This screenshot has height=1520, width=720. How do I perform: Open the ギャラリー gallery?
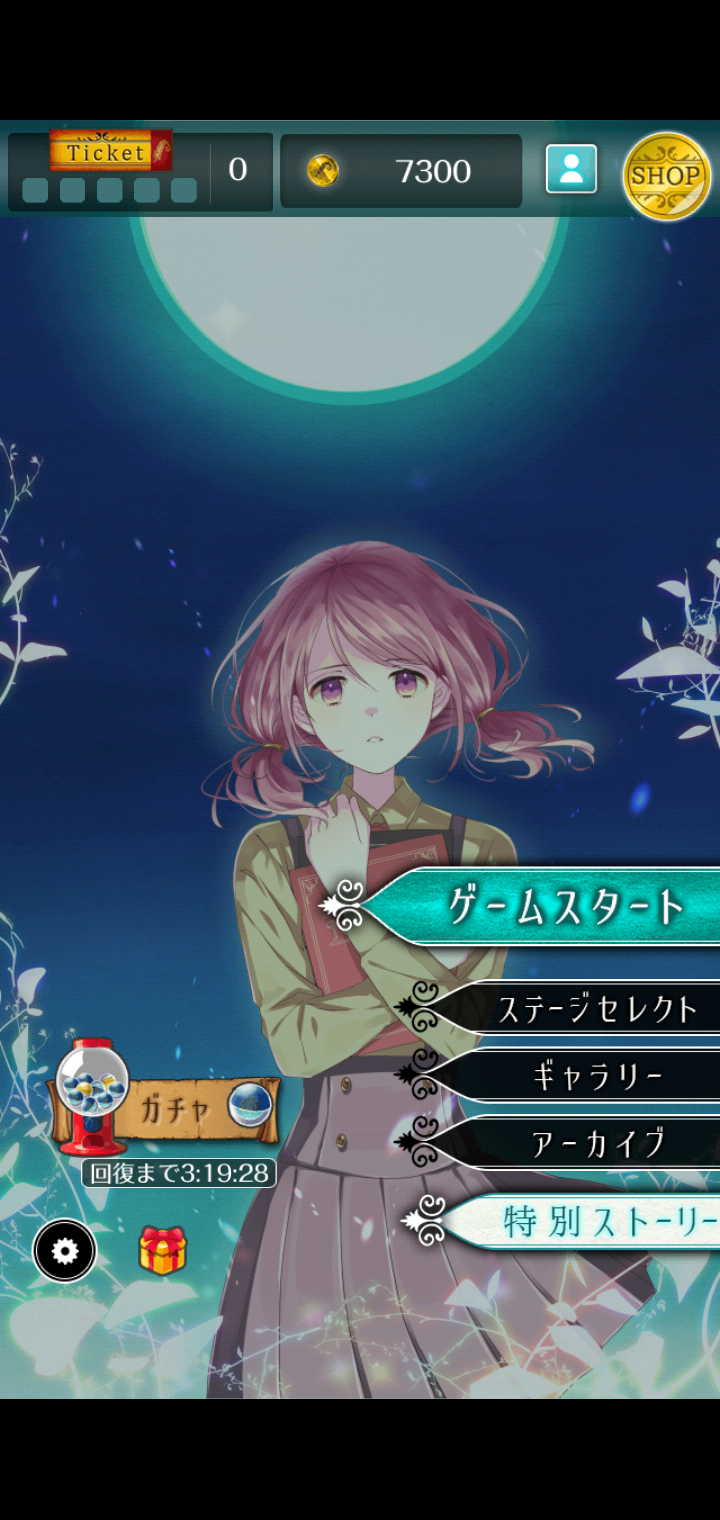(x=598, y=1076)
